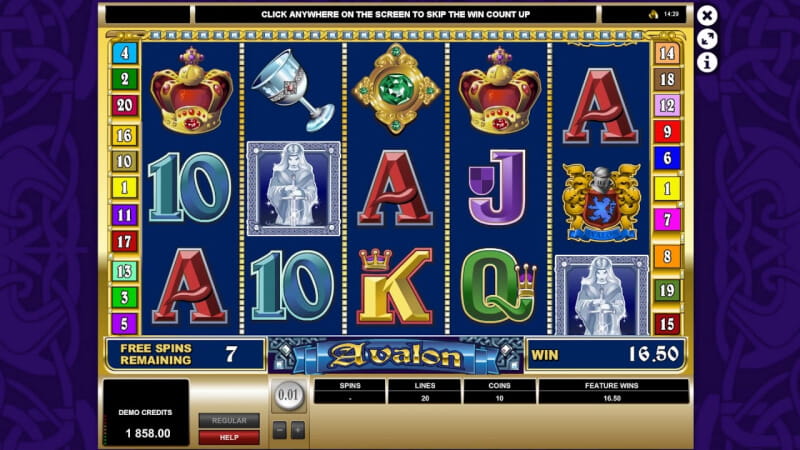Select payline marker number 14
Screen dimensions: 800x450
pyautogui.click(x=667, y=53)
